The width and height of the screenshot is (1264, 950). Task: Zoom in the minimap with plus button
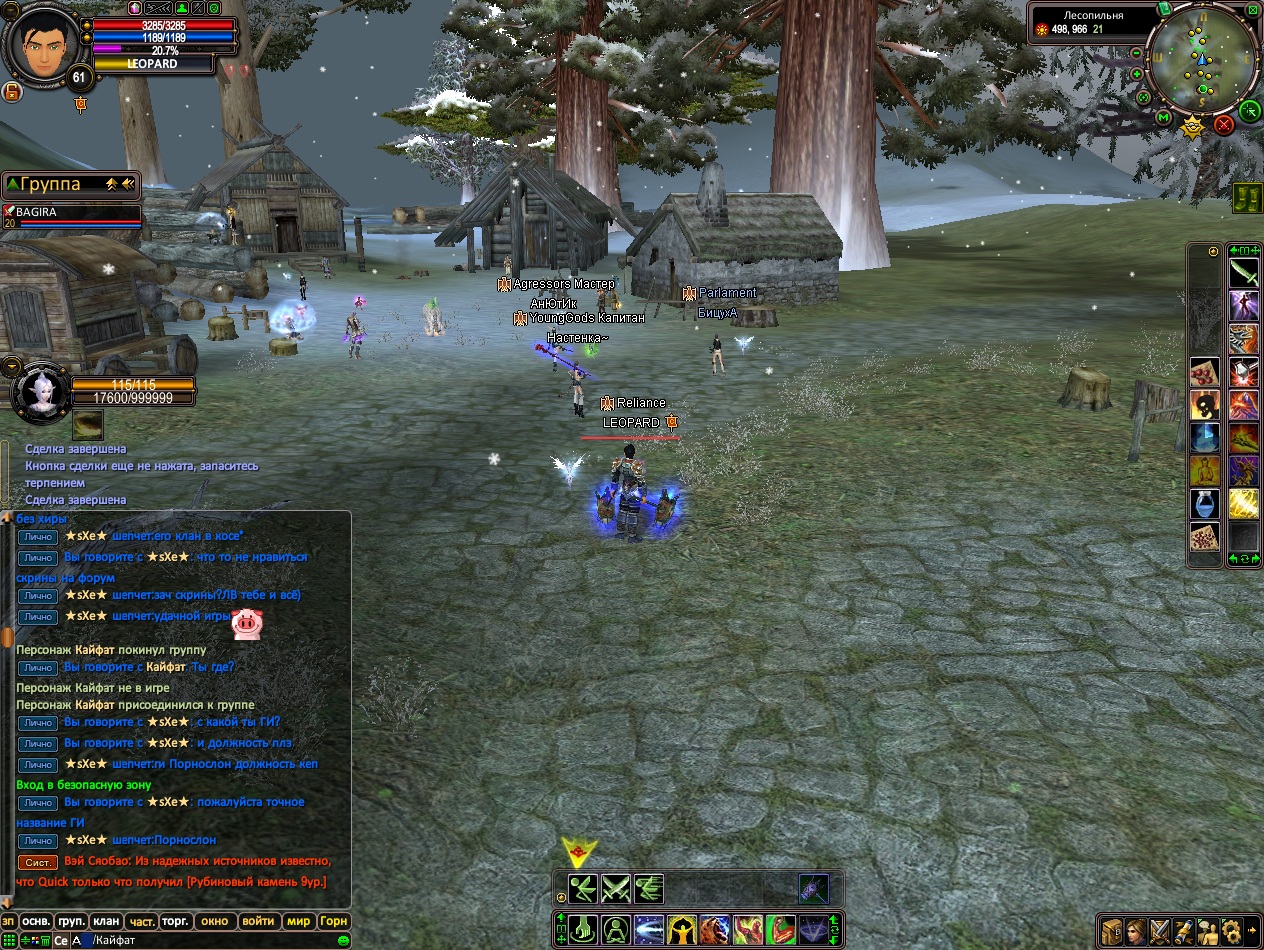(x=1137, y=74)
